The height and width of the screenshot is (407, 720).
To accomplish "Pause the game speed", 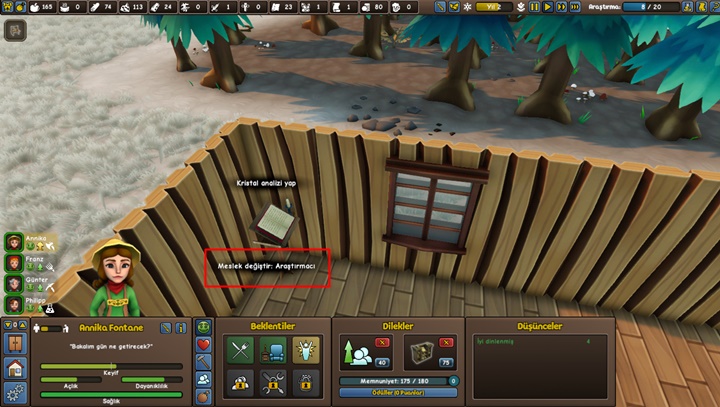I will (535, 7).
